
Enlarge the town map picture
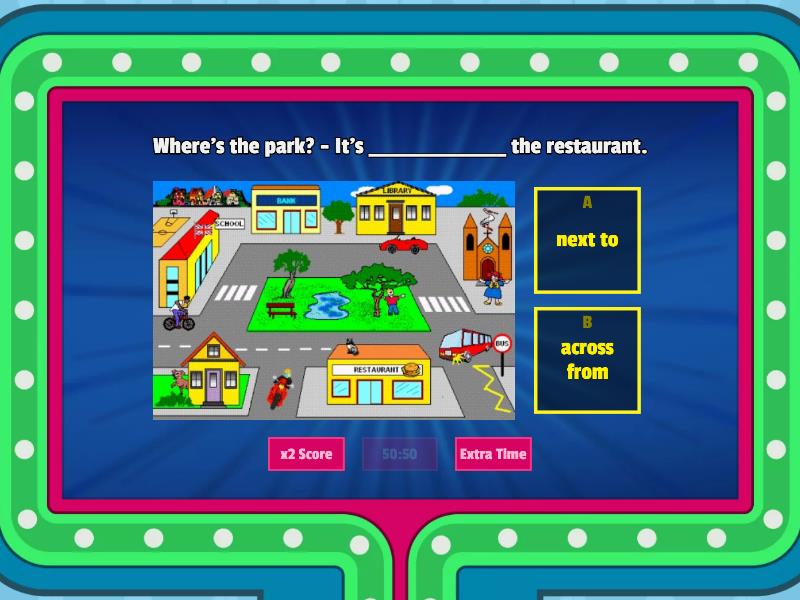333,300
